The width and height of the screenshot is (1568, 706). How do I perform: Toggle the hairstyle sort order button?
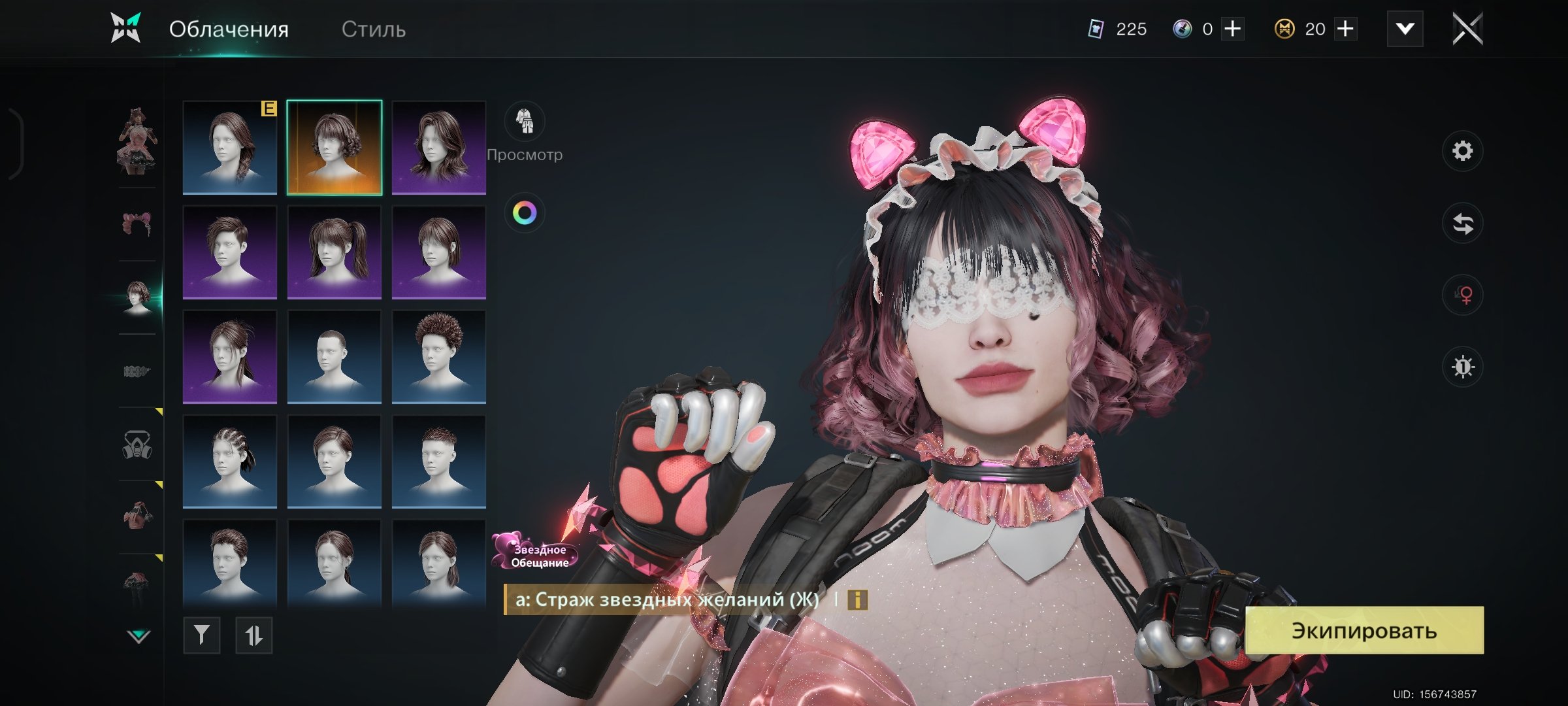(254, 635)
